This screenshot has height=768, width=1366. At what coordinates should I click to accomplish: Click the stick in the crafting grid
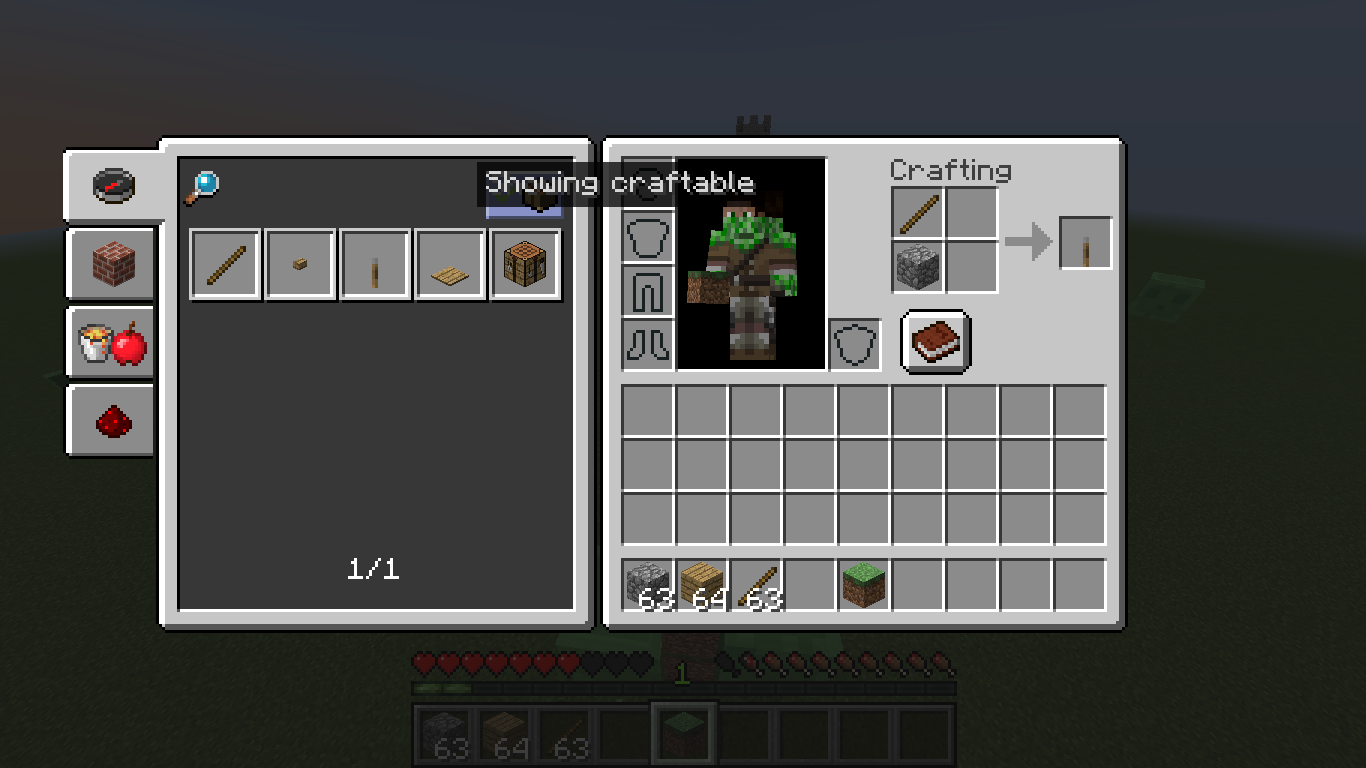click(916, 214)
